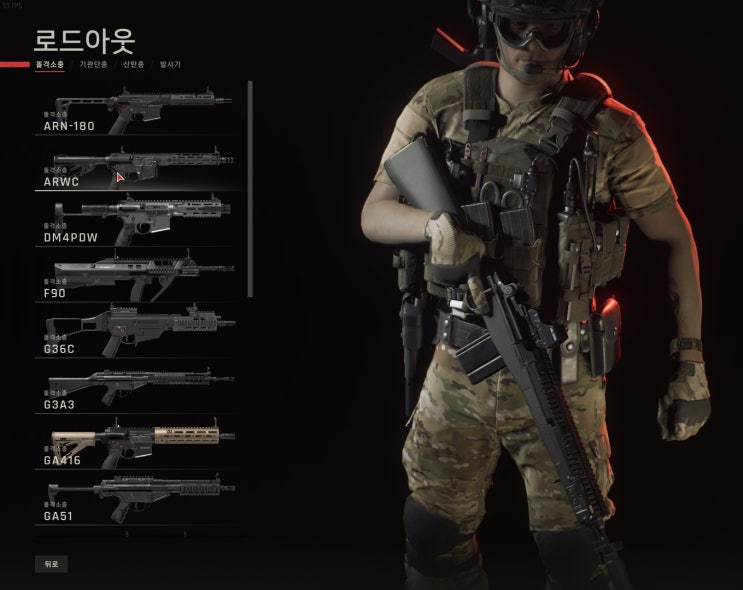The width and height of the screenshot is (743, 590).
Task: Open the 기관단총 submachine gun tab
Action: pyautogui.click(x=93, y=64)
